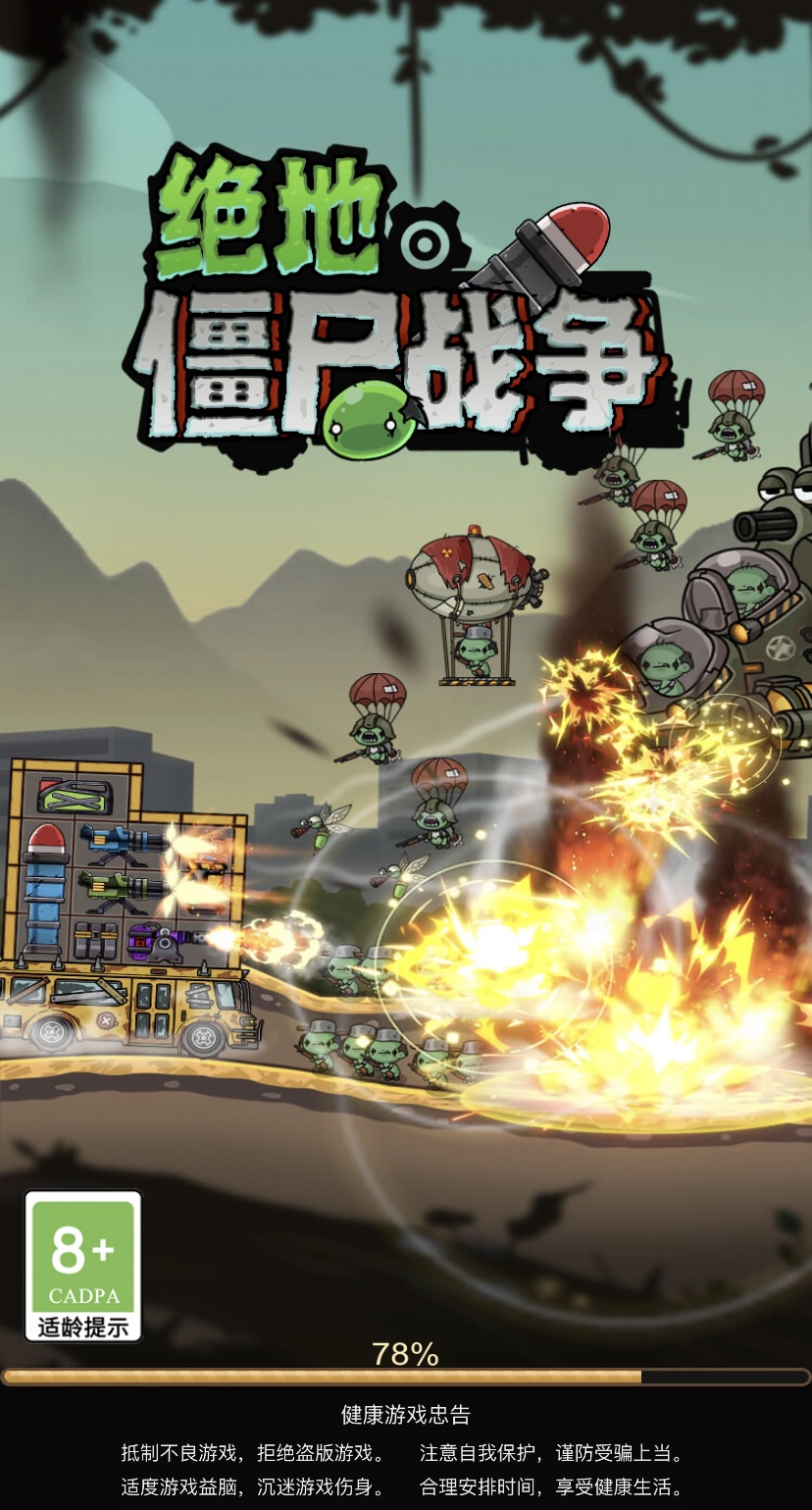Open the CADPA 8+ age rating notice

[83, 1266]
